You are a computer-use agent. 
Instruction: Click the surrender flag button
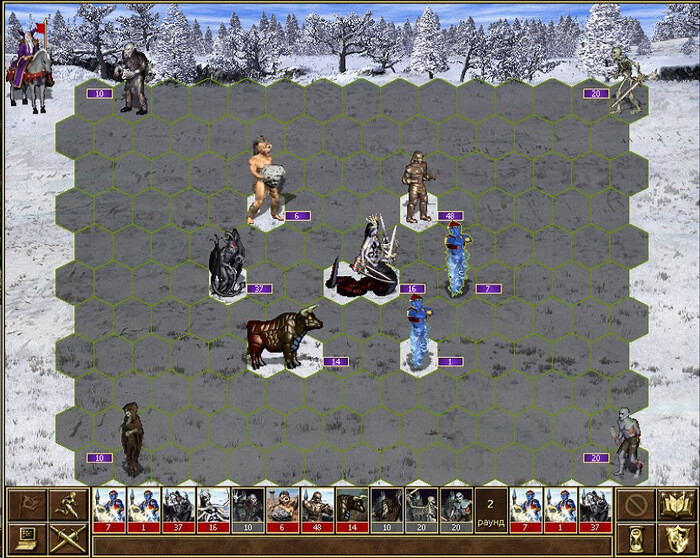tap(26, 503)
